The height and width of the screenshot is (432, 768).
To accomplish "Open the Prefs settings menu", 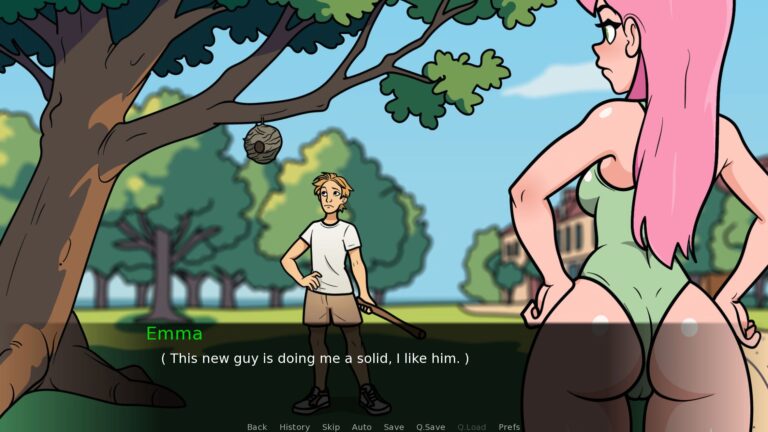I will [509, 427].
